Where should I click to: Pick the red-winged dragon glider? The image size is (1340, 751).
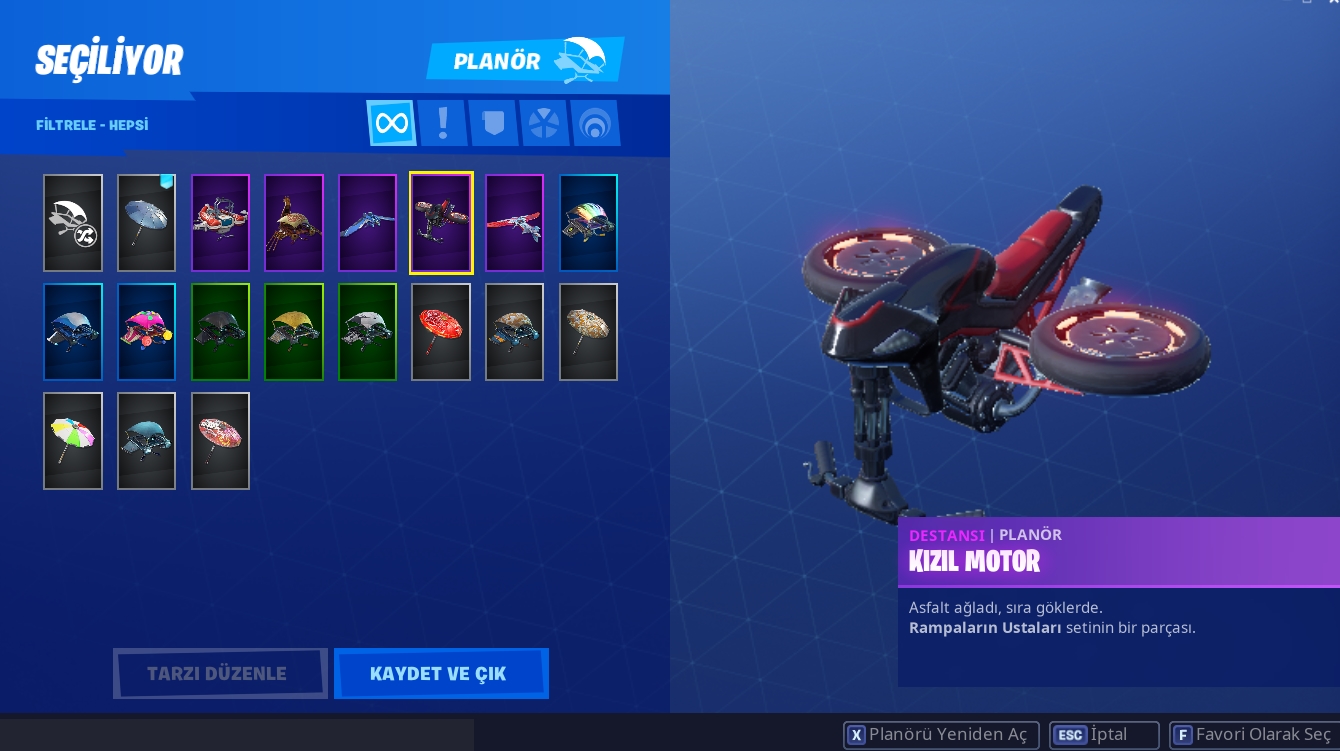pos(514,223)
